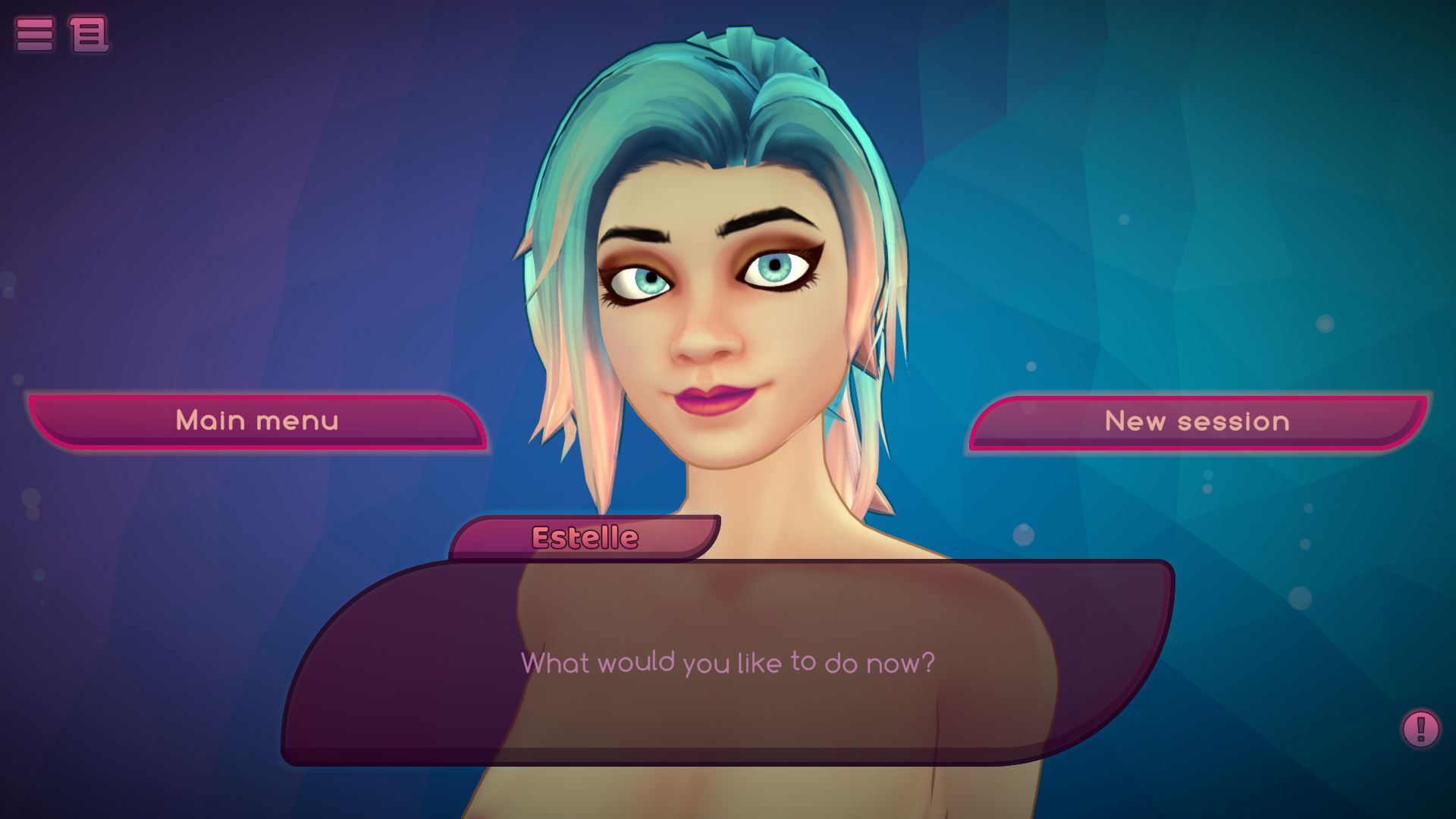The height and width of the screenshot is (819, 1456).
Task: Open the scroll log icon
Action: [89, 34]
